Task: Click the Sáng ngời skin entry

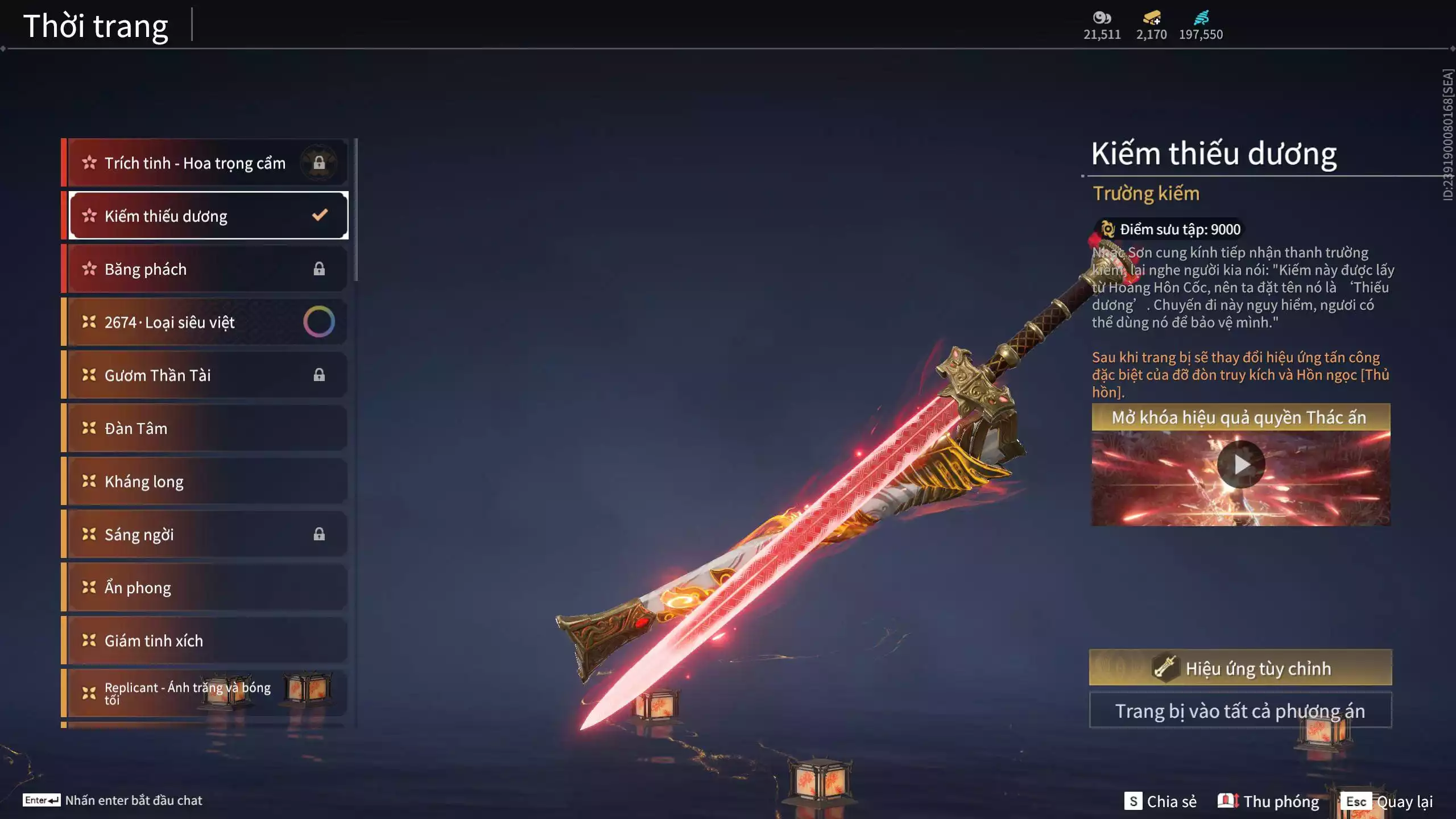Action: tap(205, 535)
